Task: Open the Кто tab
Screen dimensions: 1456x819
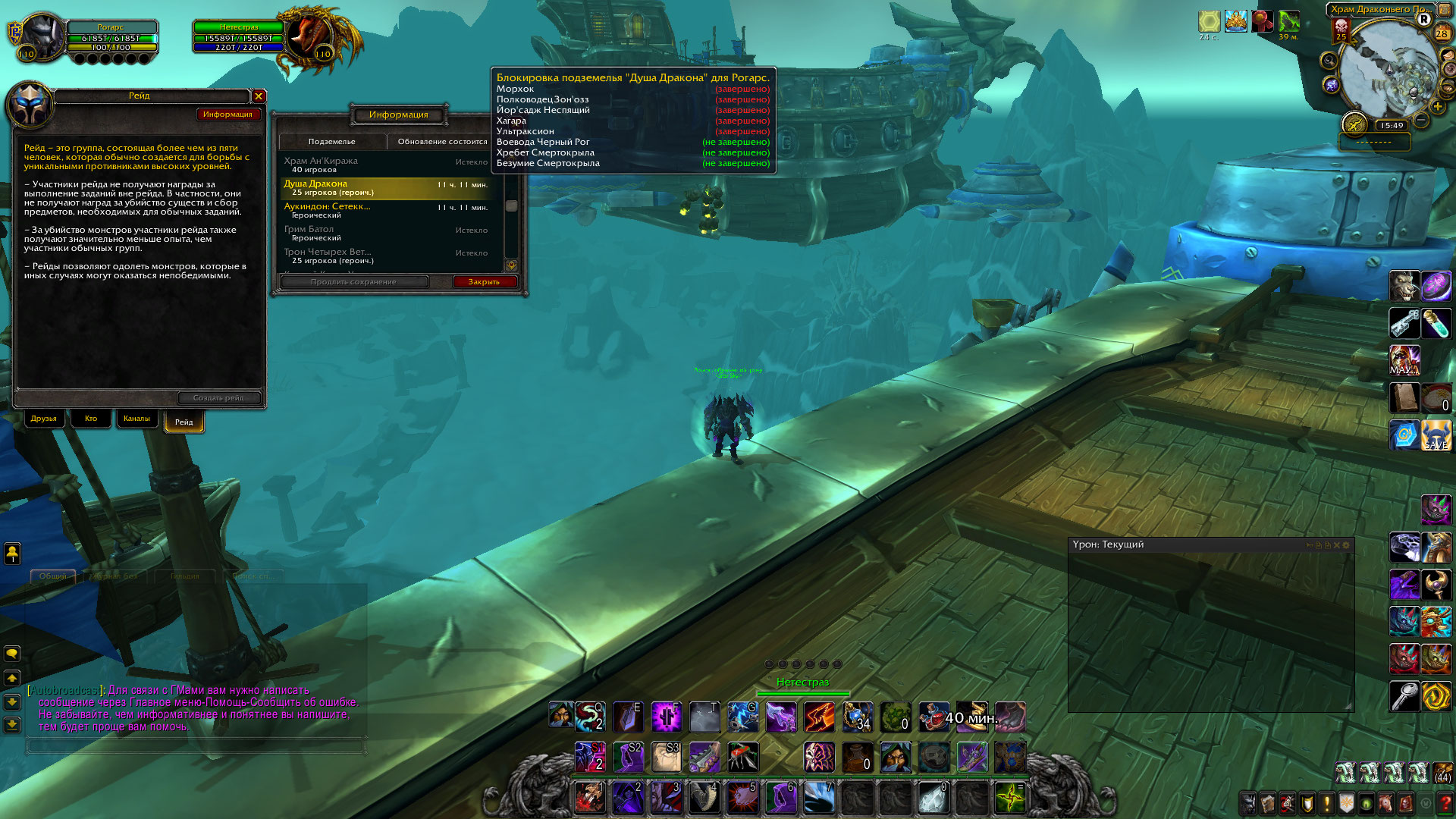Action: coord(91,419)
